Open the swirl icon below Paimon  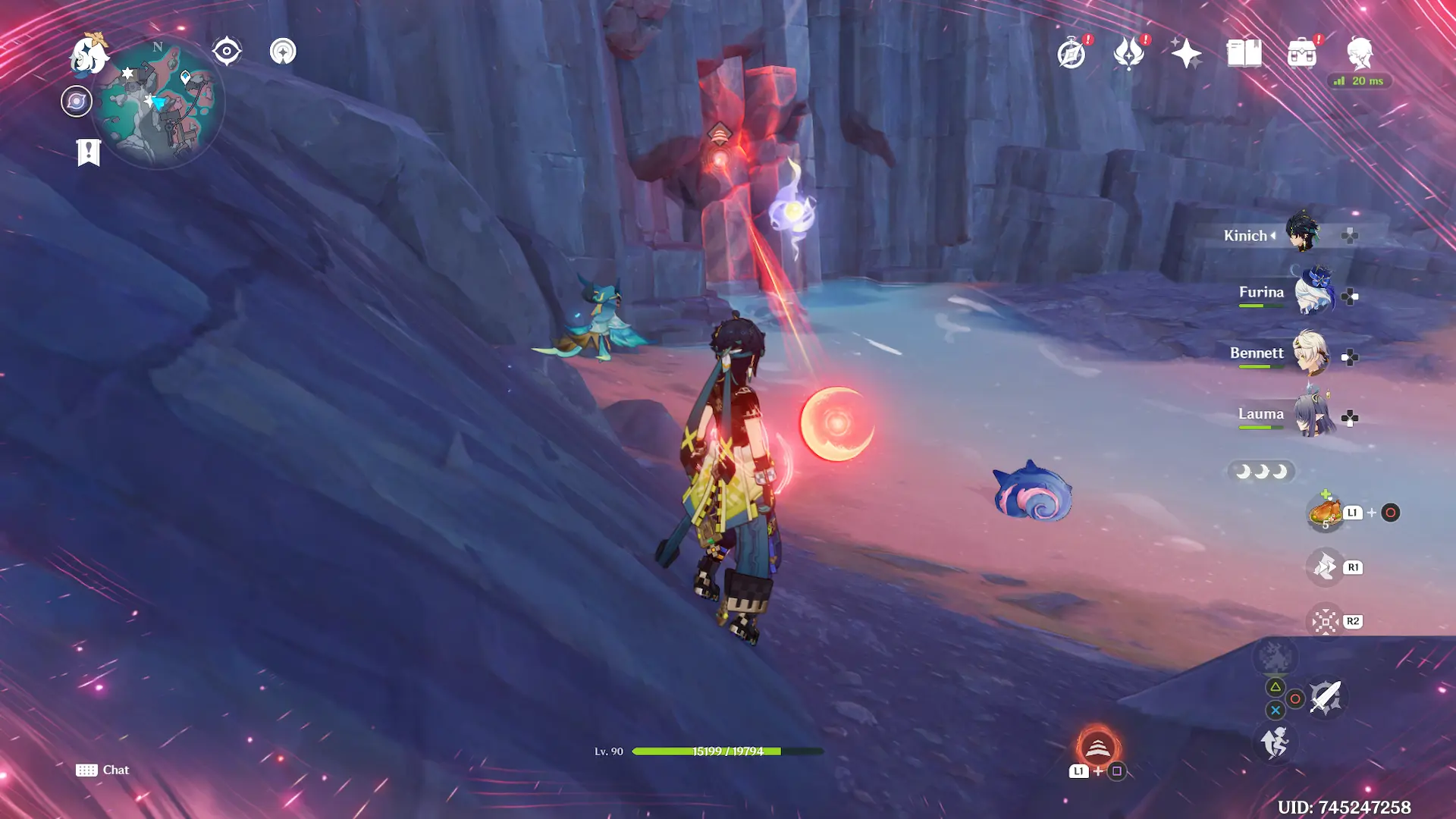tap(77, 102)
